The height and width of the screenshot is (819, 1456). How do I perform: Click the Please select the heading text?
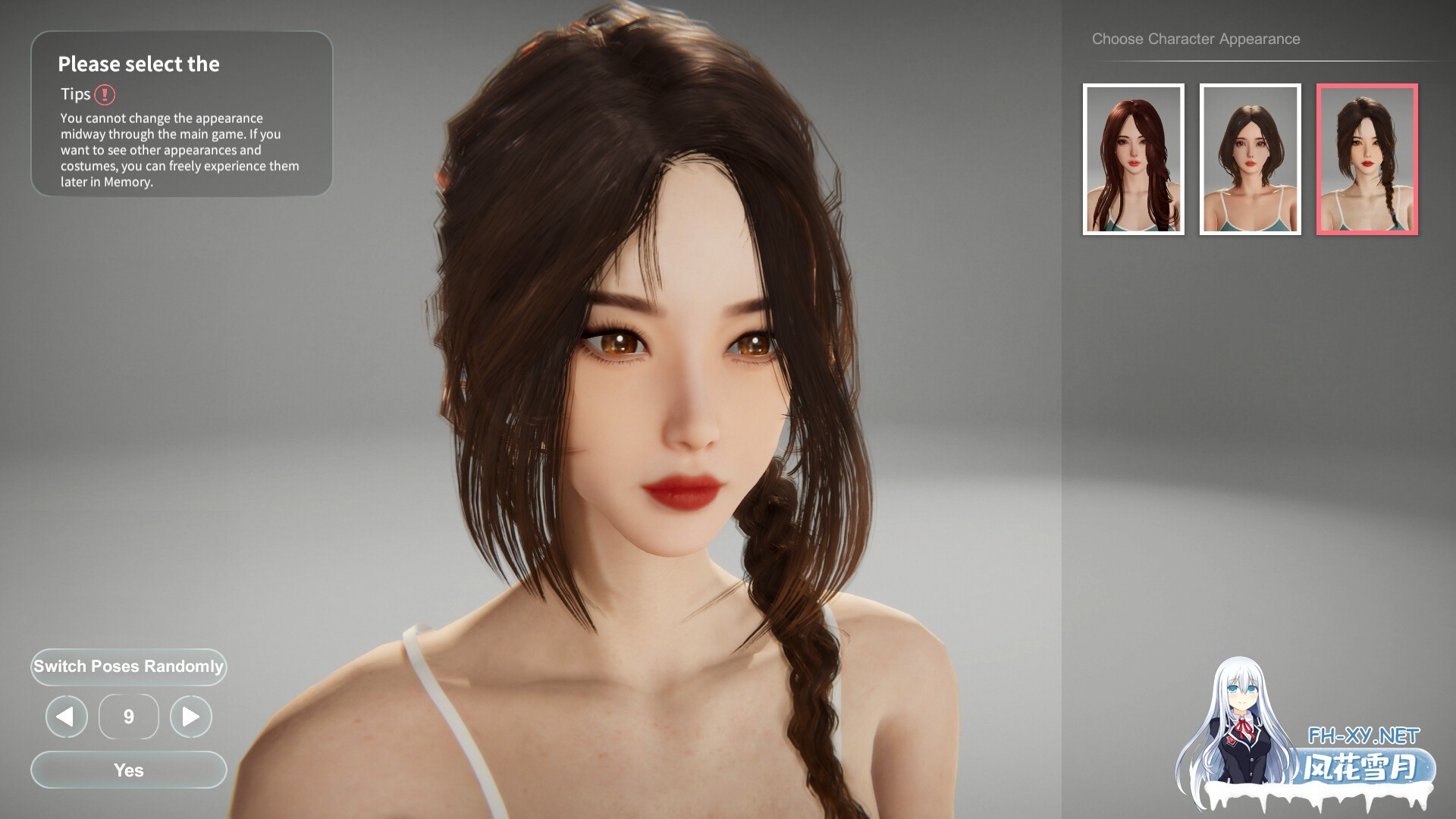point(140,64)
